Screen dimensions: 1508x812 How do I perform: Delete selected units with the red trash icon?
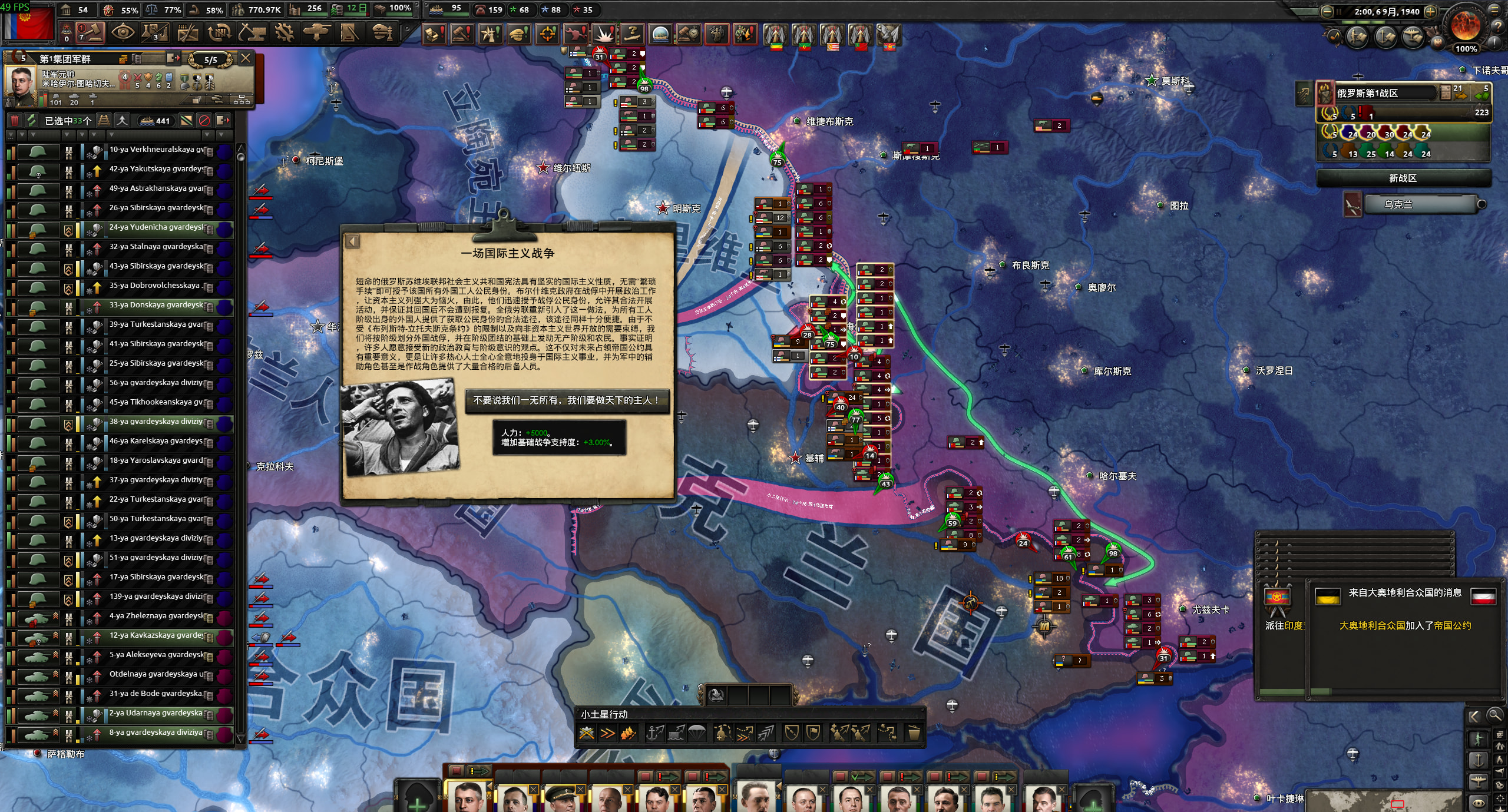point(15,121)
